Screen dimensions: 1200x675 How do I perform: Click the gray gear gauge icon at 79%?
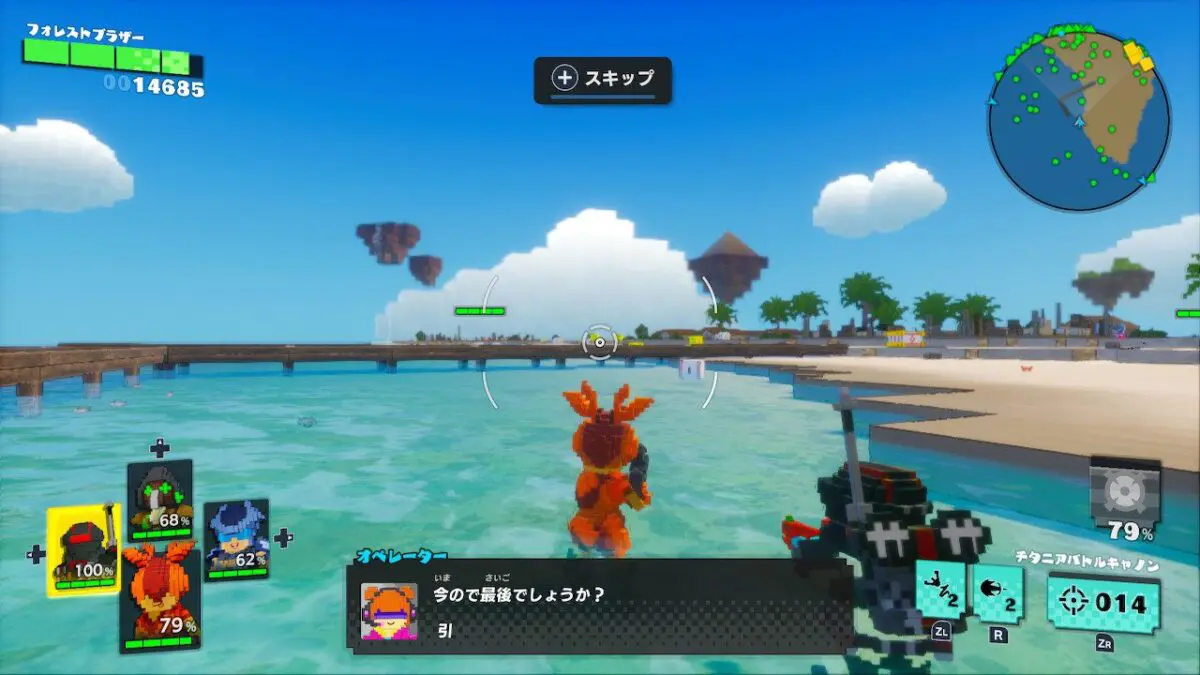pyautogui.click(x=1125, y=491)
